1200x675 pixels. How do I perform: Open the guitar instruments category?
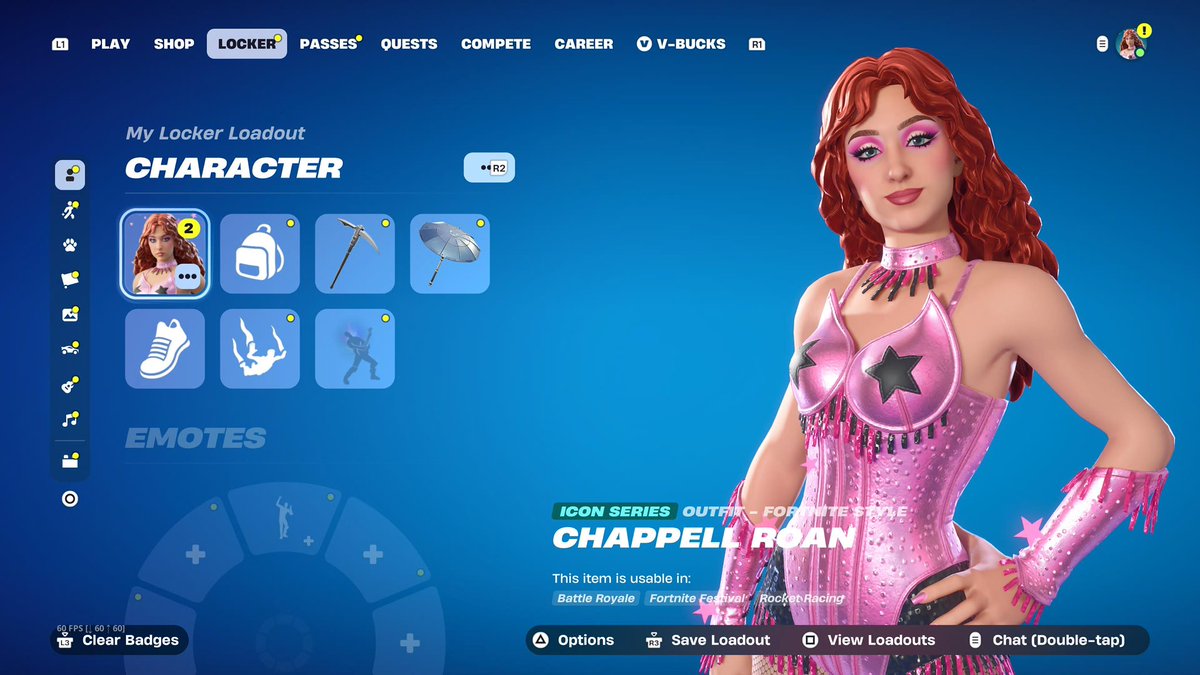pos(70,384)
